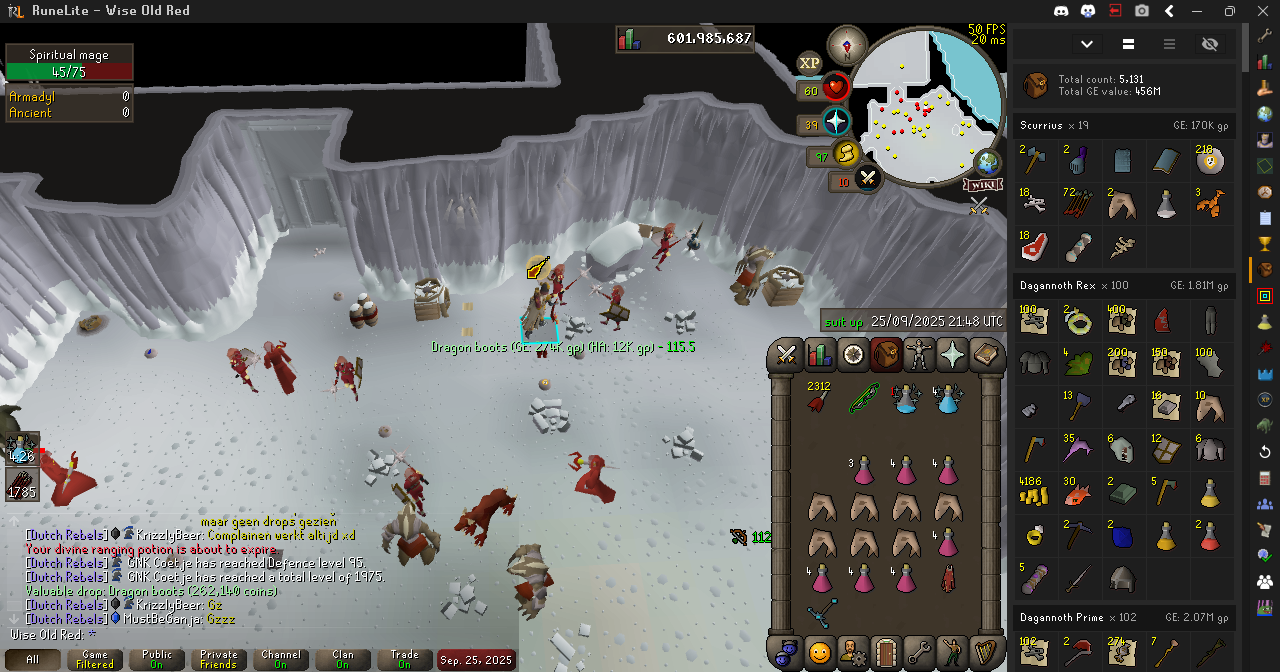Open the world map globe

point(988,162)
